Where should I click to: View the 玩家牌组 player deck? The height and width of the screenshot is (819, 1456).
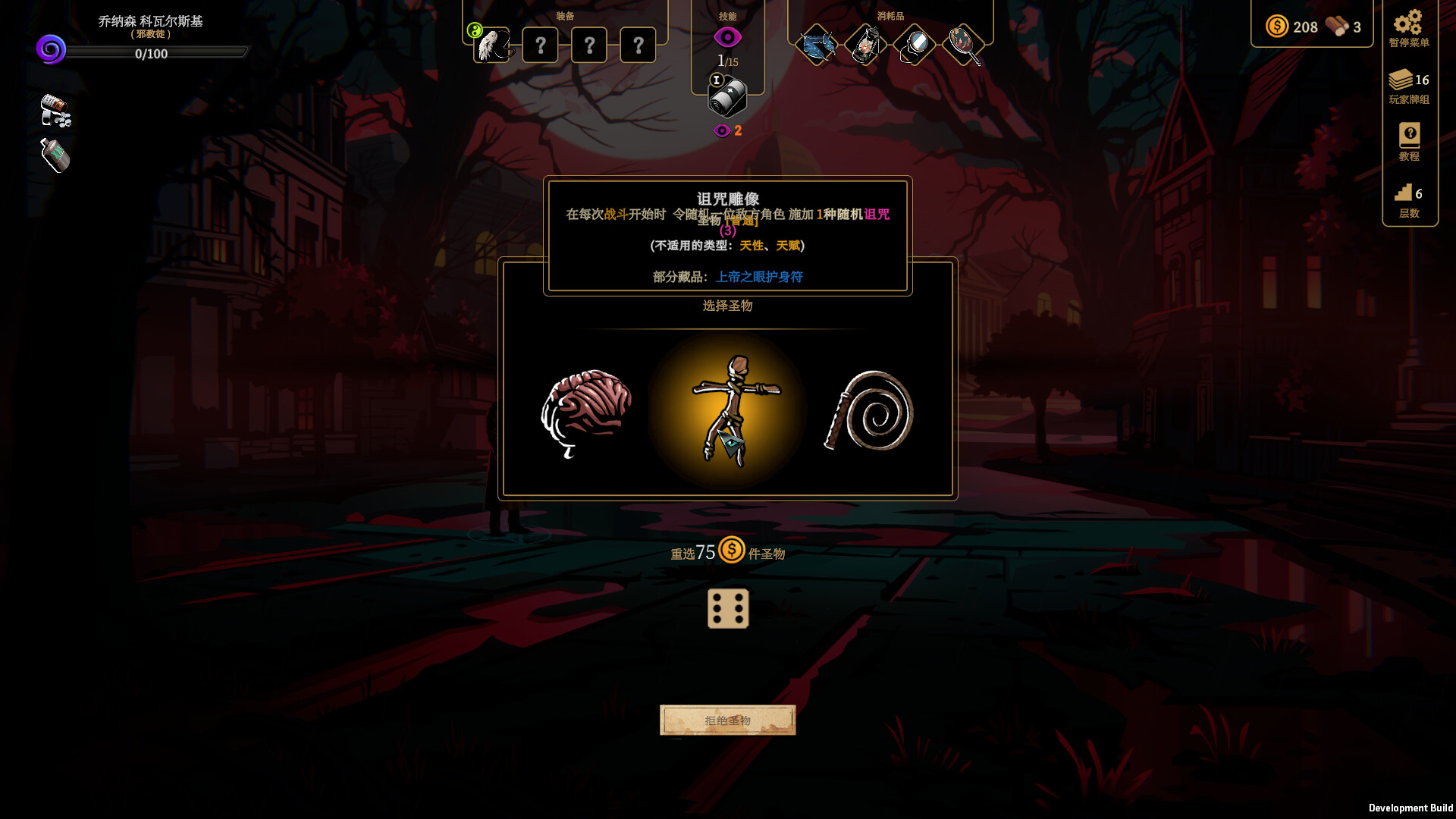tap(1403, 80)
